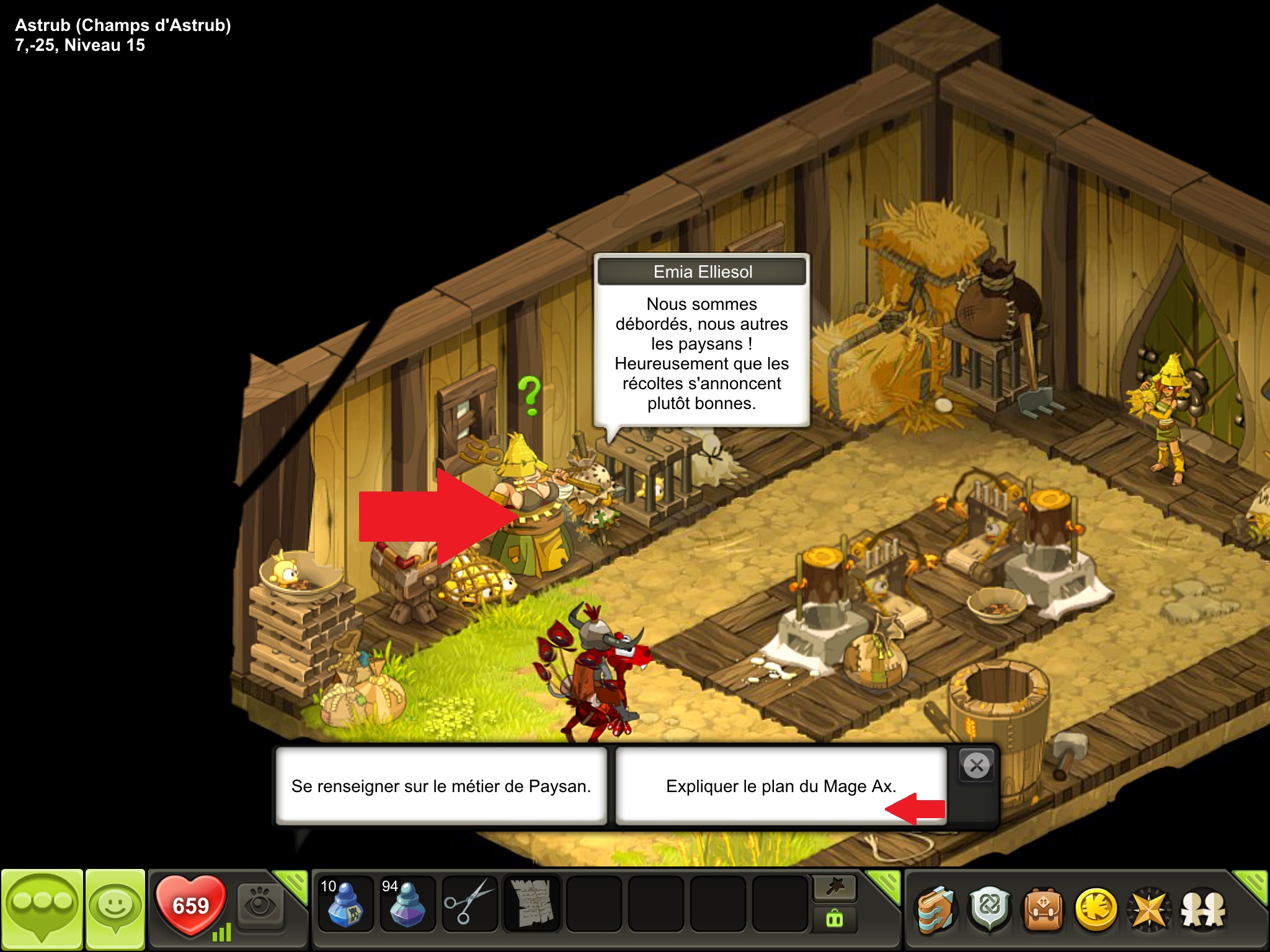Open the quest book icon
The height and width of the screenshot is (952, 1270).
(x=936, y=910)
